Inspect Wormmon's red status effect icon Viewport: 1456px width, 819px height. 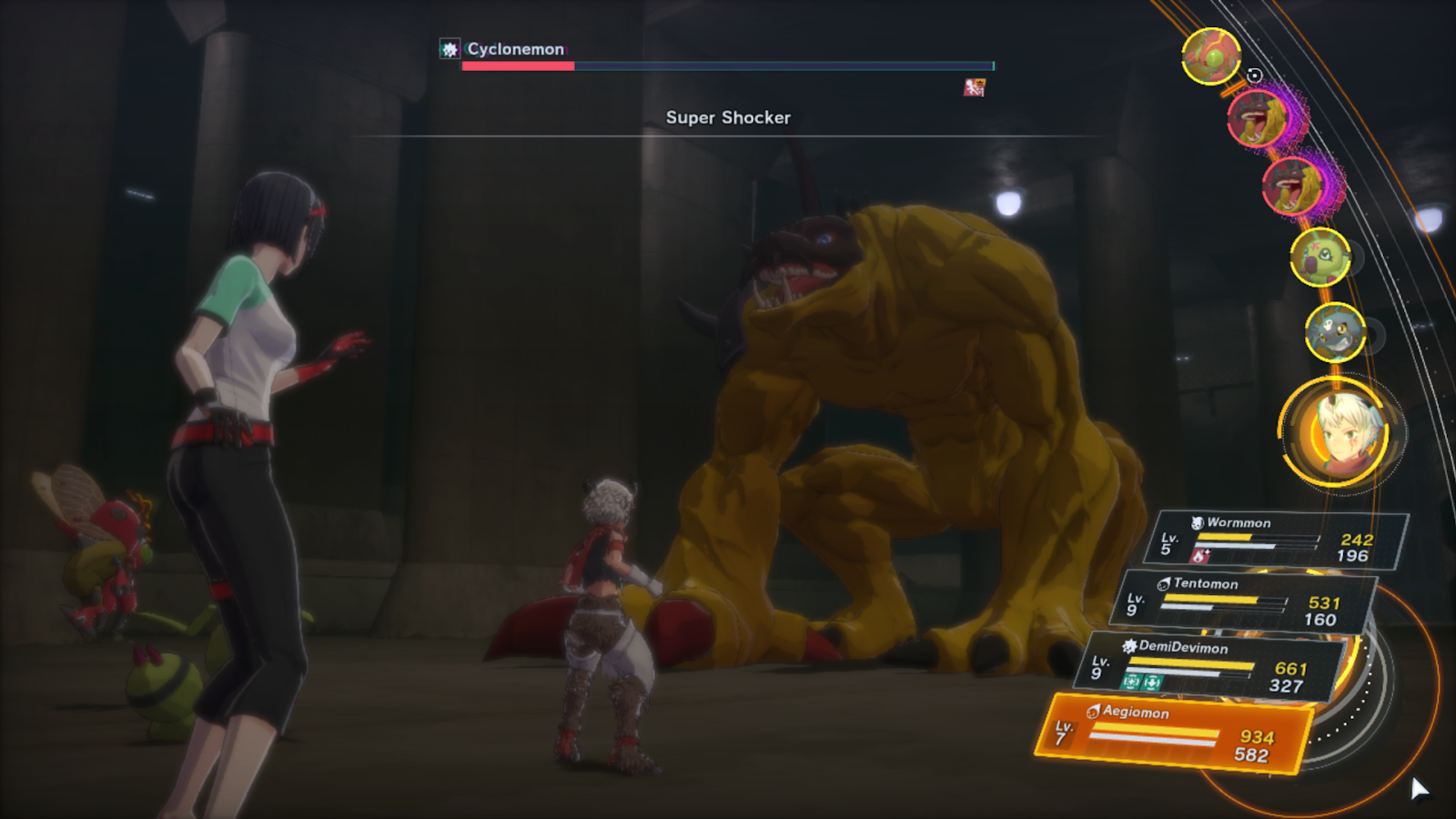(1201, 555)
